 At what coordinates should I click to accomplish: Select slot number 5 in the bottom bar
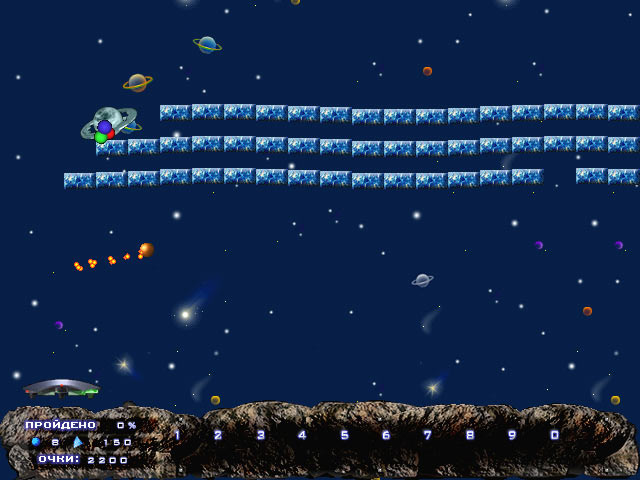[x=344, y=435]
